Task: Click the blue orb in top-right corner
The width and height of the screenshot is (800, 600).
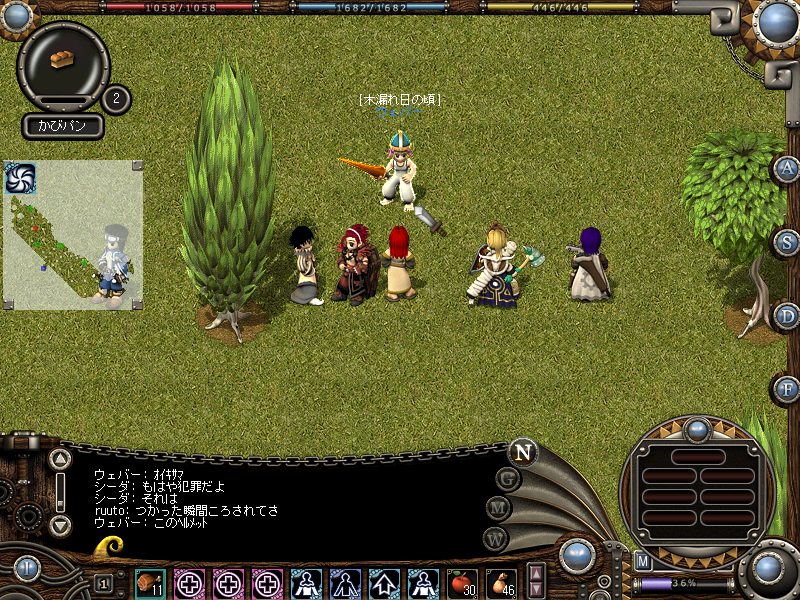Action: [x=775, y=19]
